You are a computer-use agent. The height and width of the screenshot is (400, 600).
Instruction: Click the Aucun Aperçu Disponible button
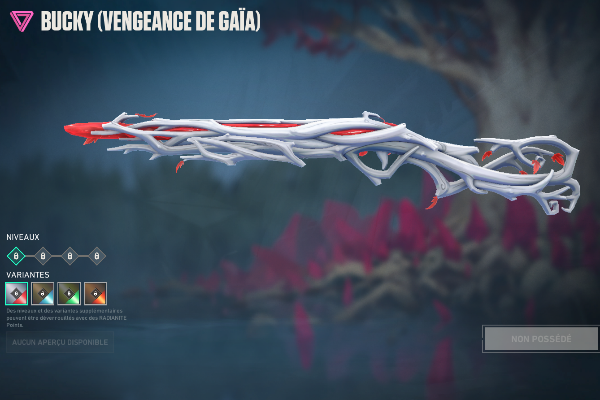click(59, 344)
